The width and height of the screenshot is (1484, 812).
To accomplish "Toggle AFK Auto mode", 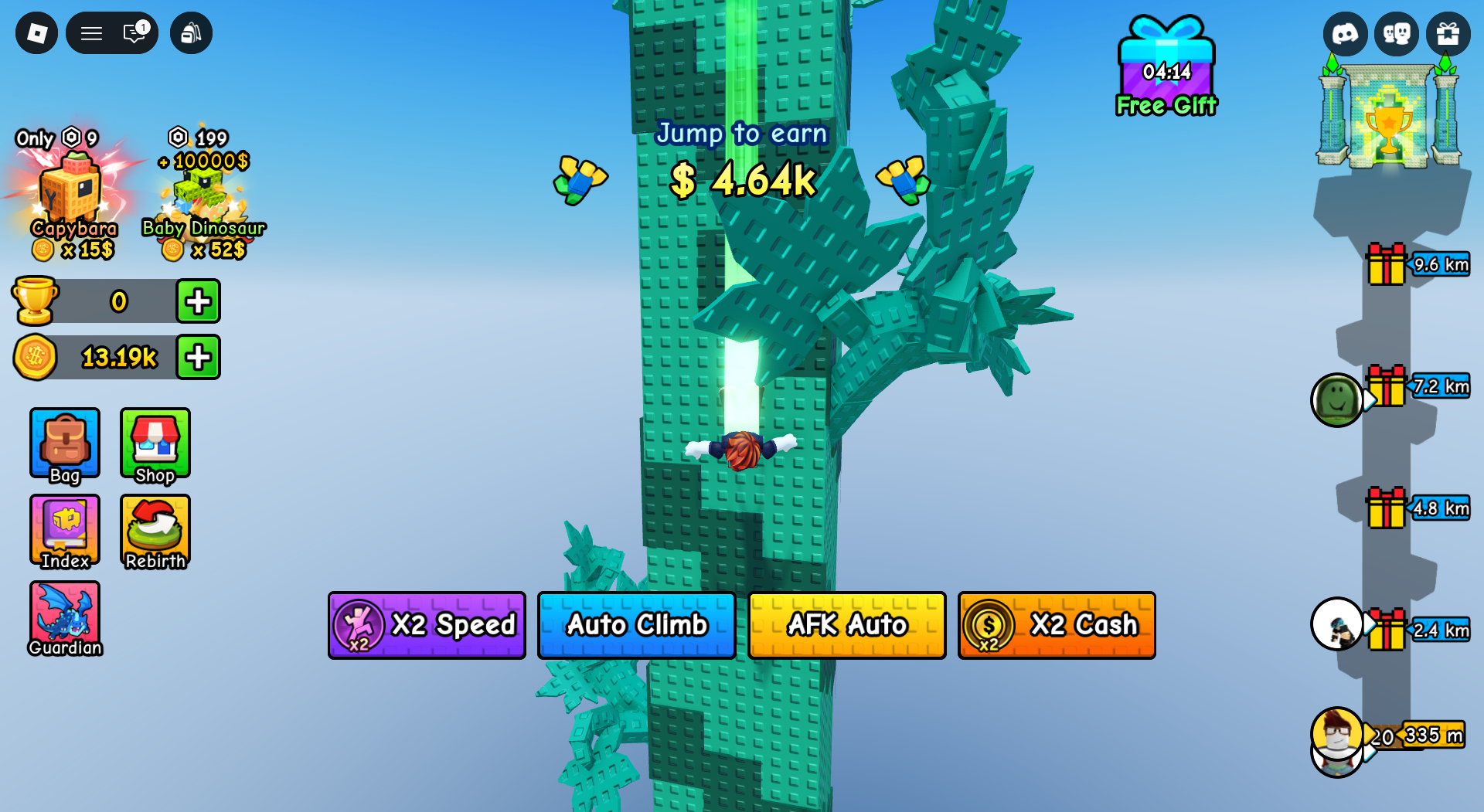I will click(x=846, y=625).
